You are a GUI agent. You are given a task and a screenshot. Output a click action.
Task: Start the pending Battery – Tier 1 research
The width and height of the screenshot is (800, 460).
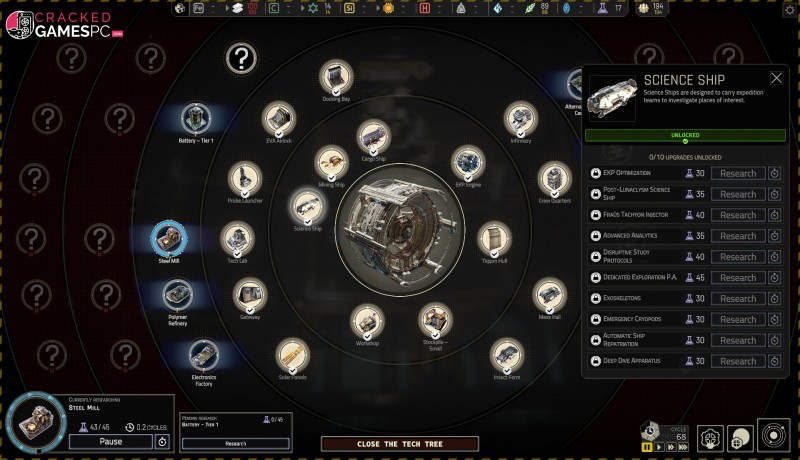[235, 443]
